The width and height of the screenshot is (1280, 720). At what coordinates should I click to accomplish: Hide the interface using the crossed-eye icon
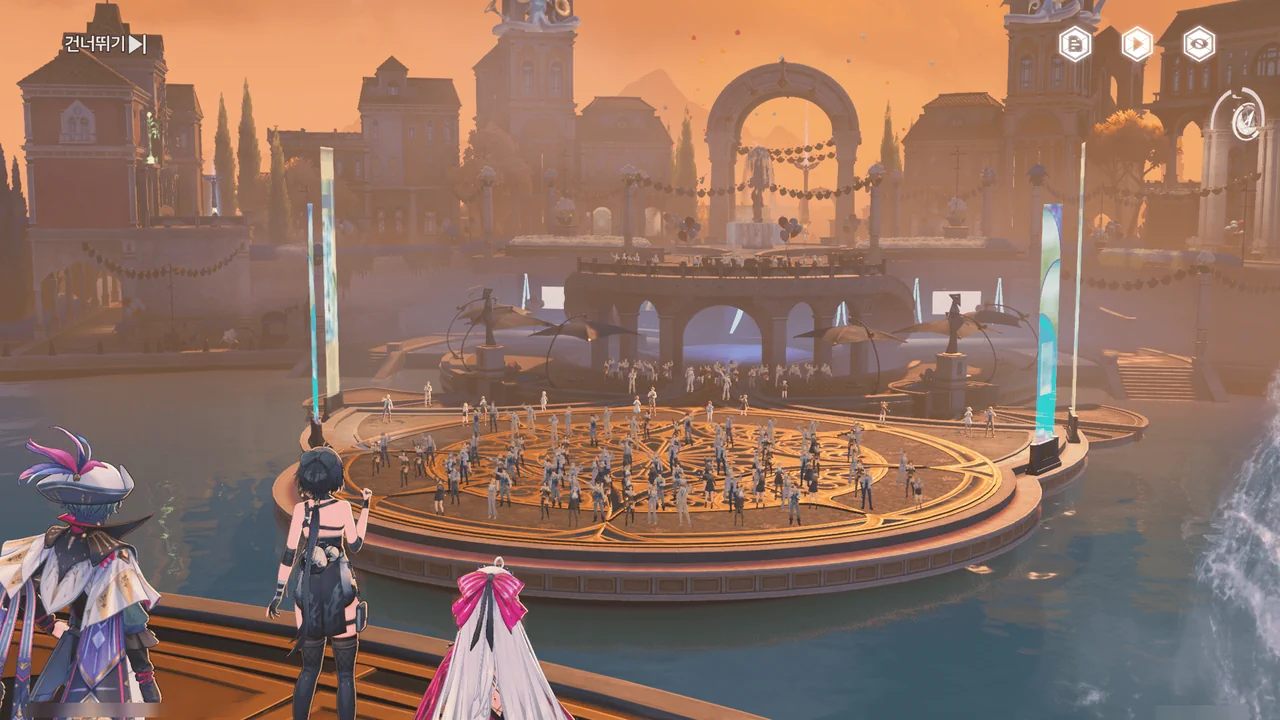coord(1199,44)
